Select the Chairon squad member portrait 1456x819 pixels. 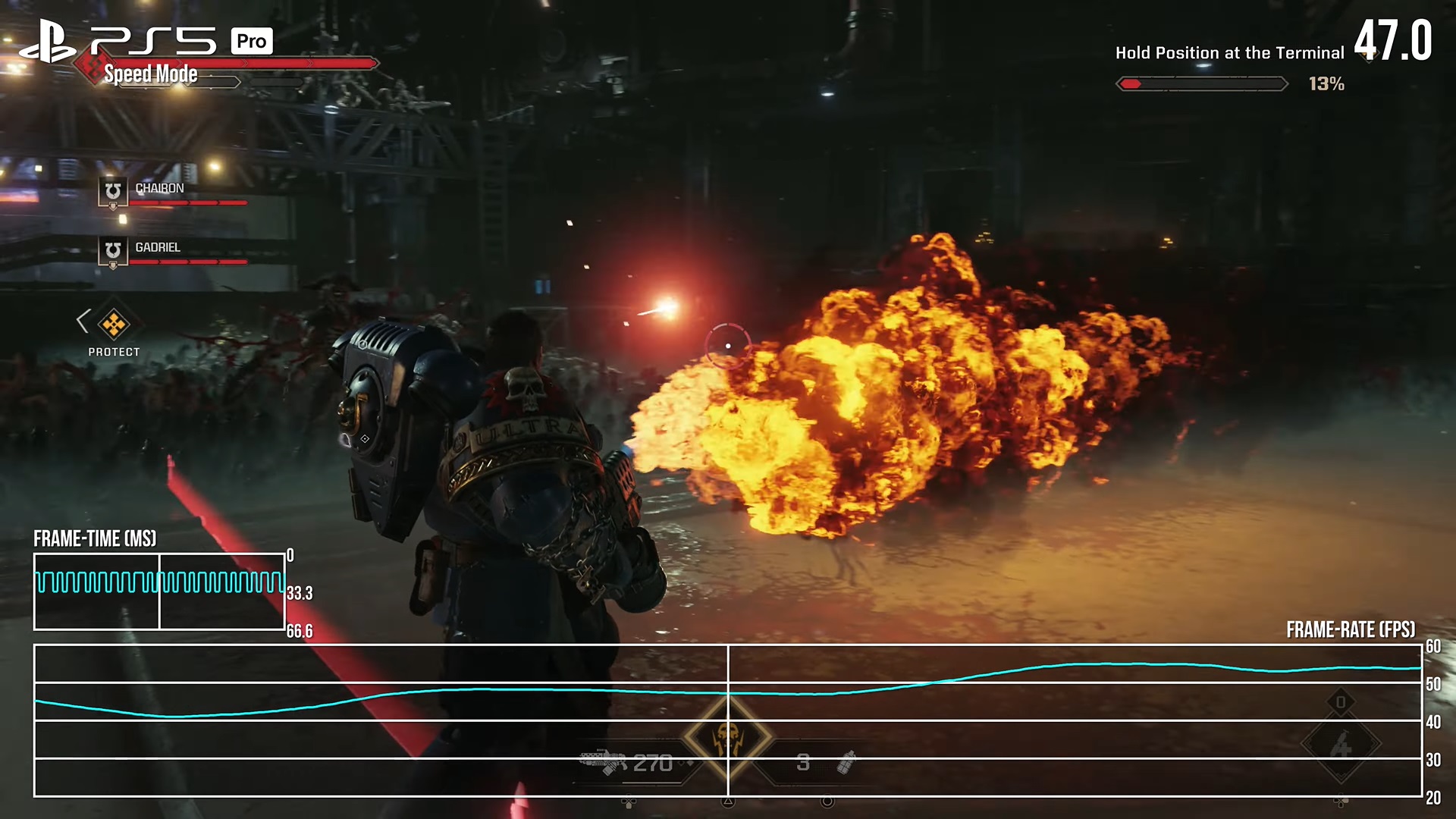[x=113, y=191]
